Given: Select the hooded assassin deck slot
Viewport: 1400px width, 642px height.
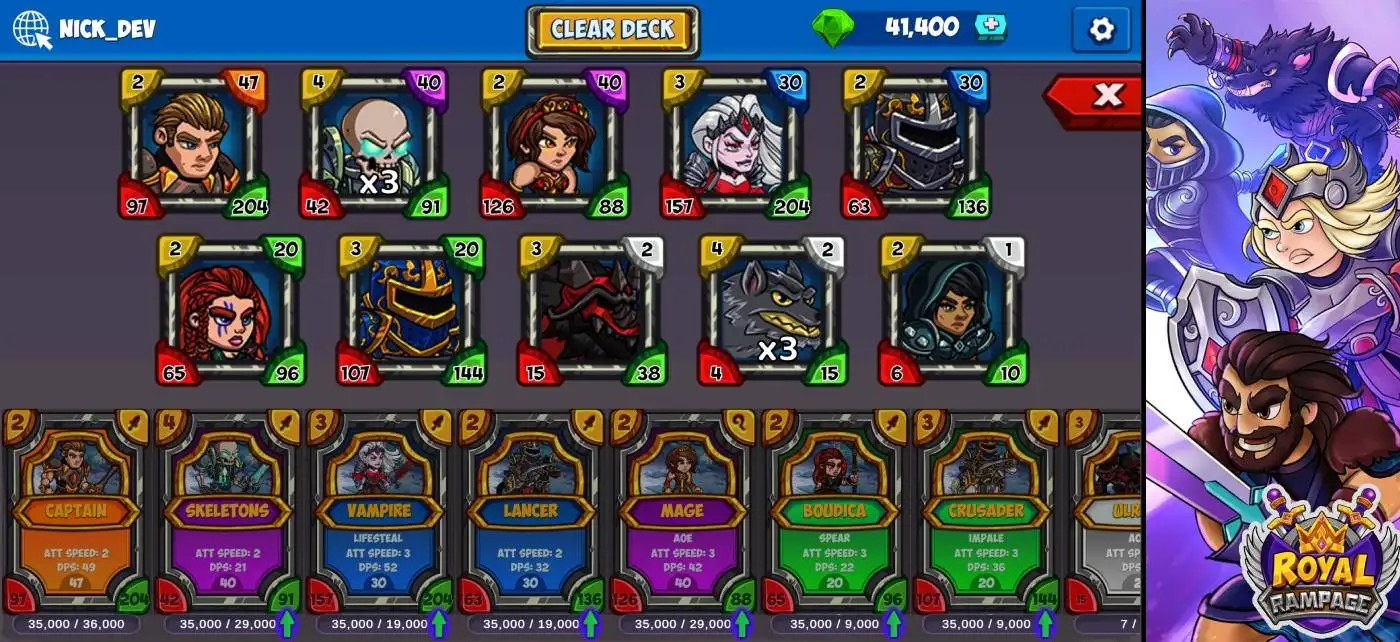Looking at the screenshot, I should click(x=951, y=310).
